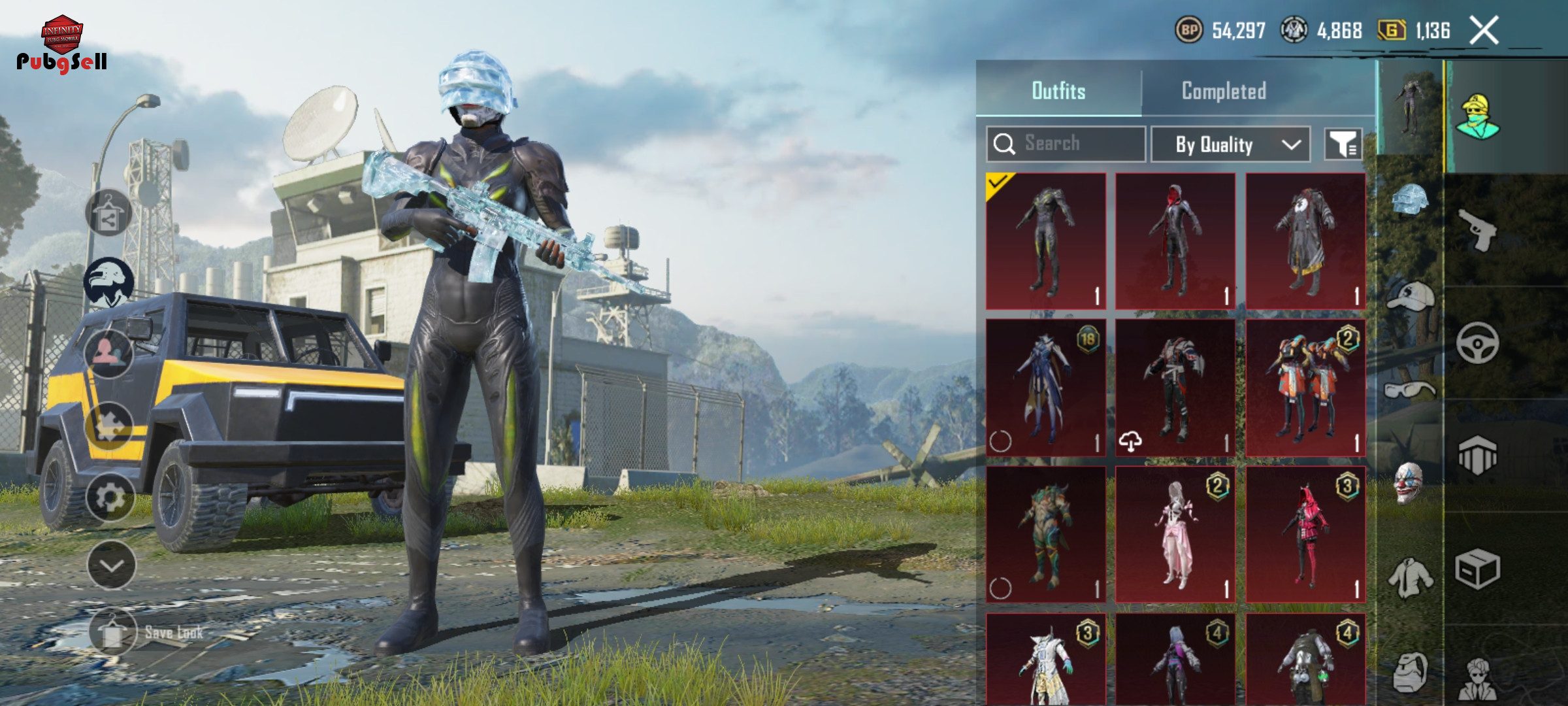Screen dimensions: 1568x706
Task: Open the pistol weapon skins category
Action: tap(1478, 230)
